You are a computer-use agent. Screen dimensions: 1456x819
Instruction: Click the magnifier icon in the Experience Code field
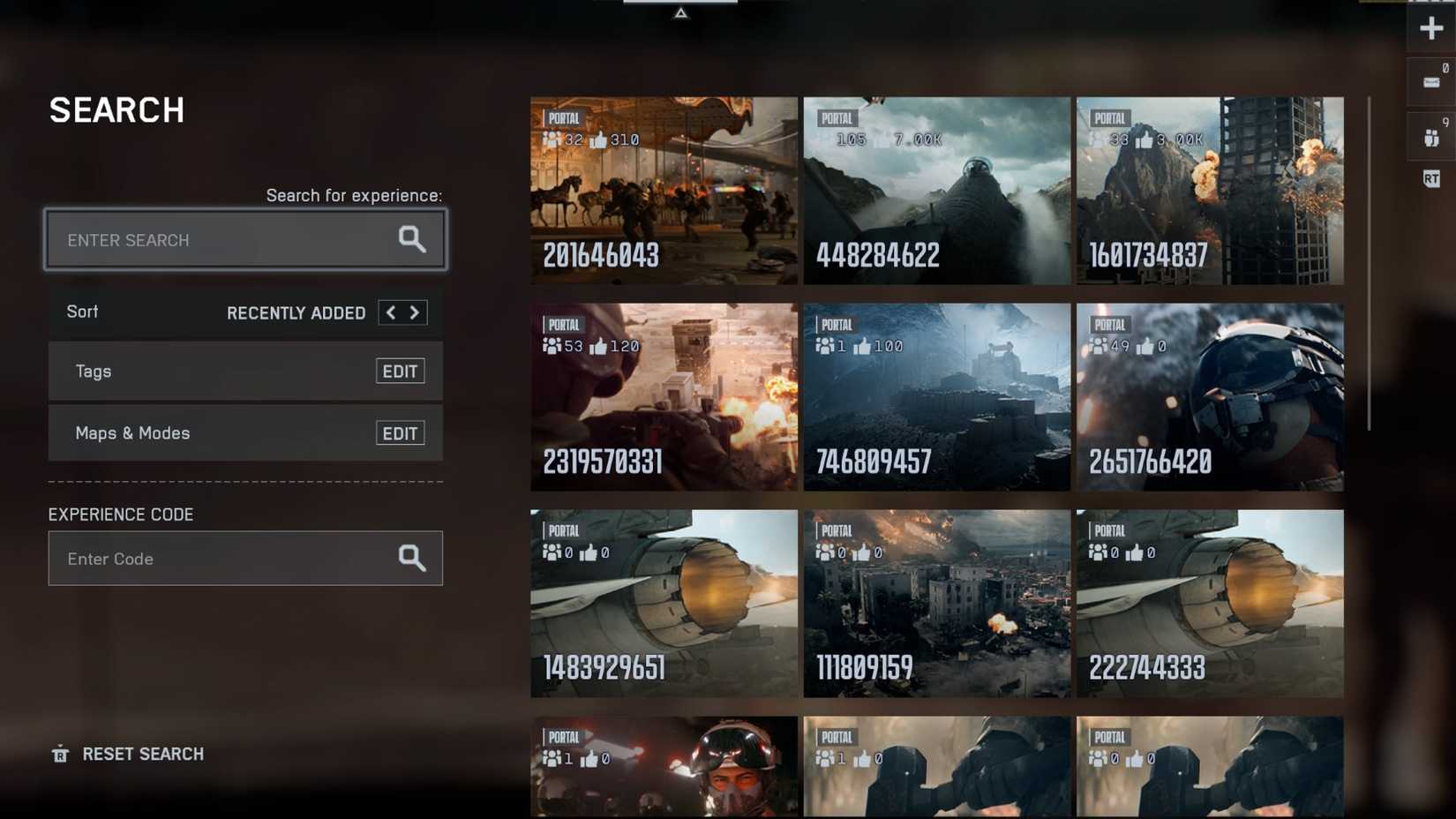tap(411, 558)
